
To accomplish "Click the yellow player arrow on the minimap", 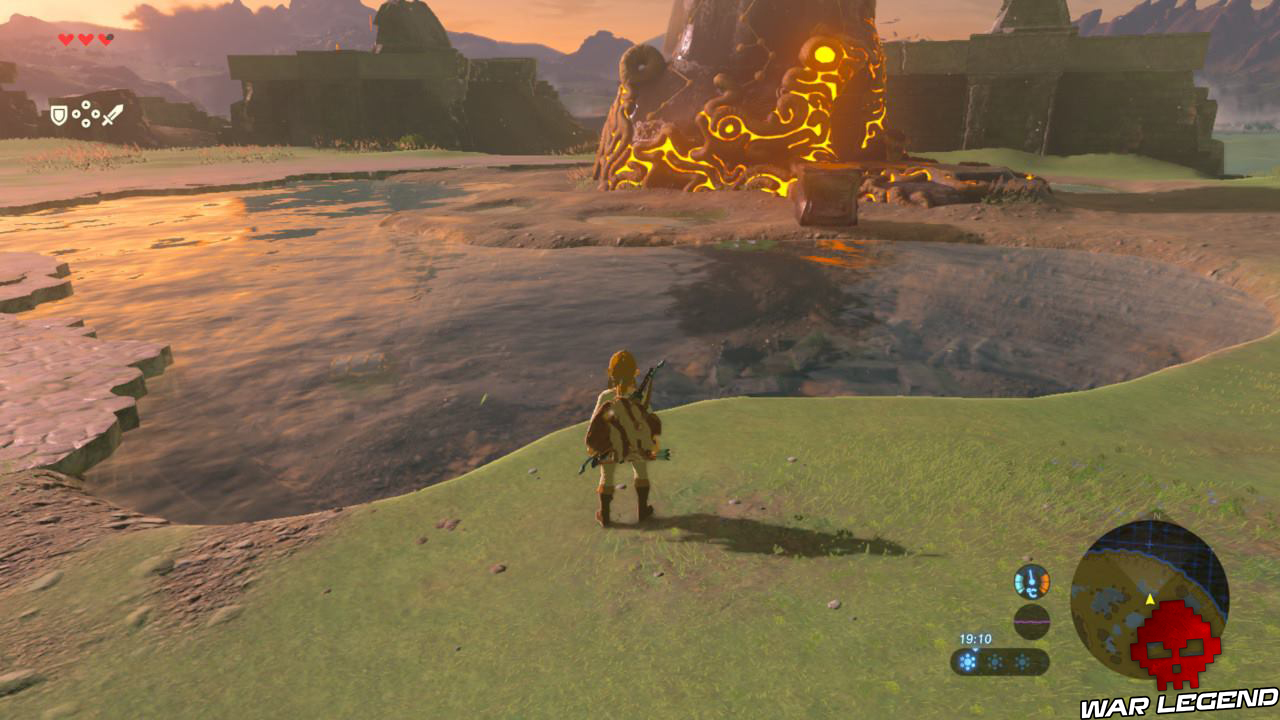I will pos(1150,599).
